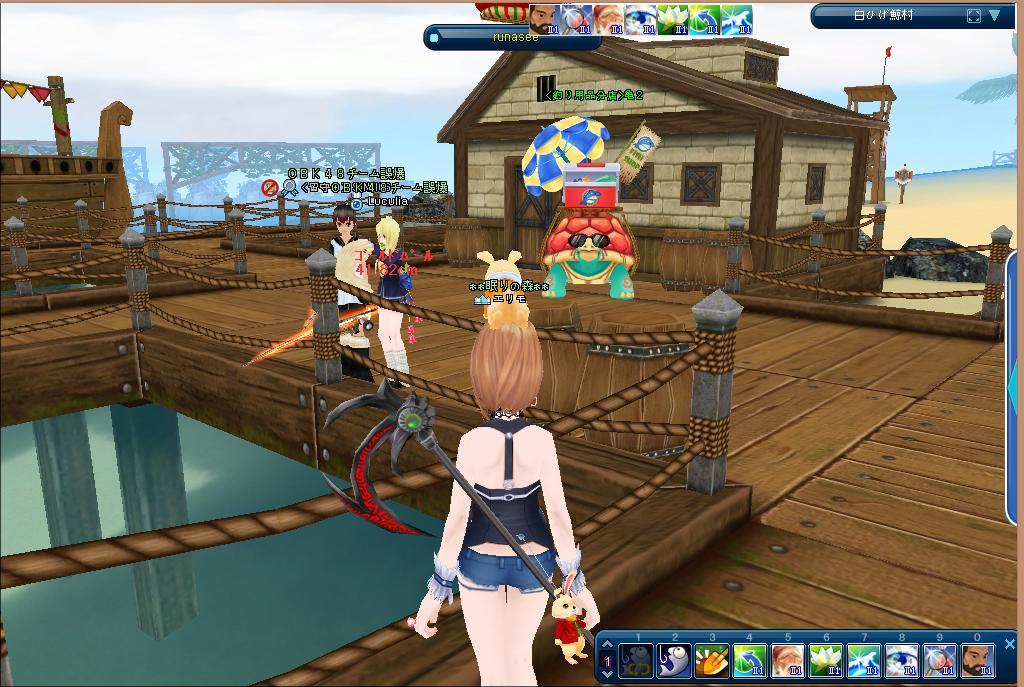The height and width of the screenshot is (687, 1024).
Task: Switch hotbar to the previous page with up arrow
Action: 606,647
